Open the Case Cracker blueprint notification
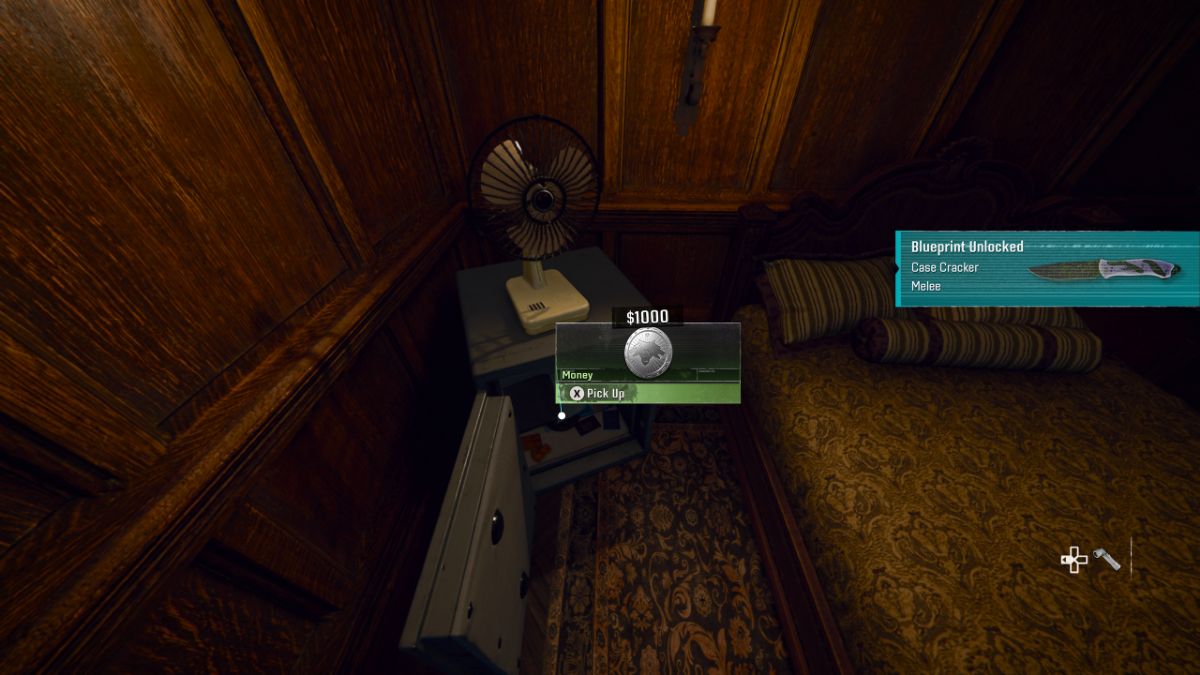The image size is (1200, 675). pos(1046,267)
